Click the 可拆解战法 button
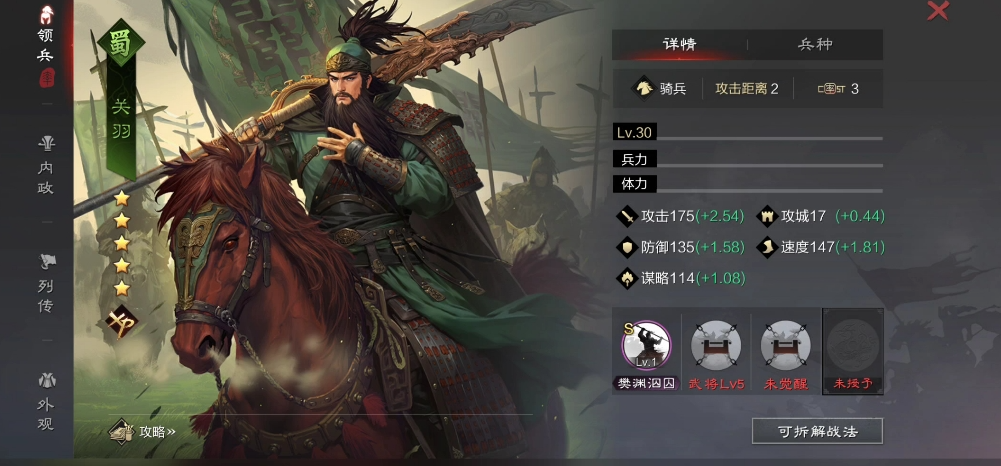1001x466 pixels. tap(817, 431)
